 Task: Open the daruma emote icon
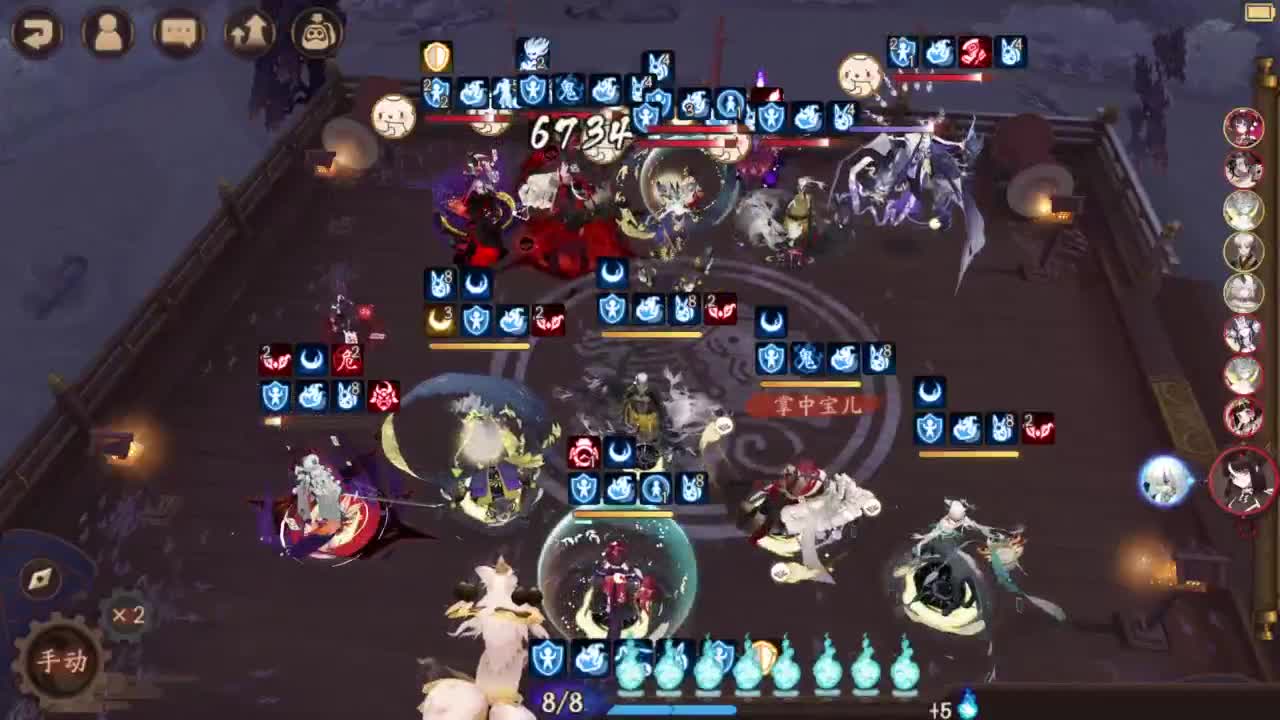coord(315,31)
